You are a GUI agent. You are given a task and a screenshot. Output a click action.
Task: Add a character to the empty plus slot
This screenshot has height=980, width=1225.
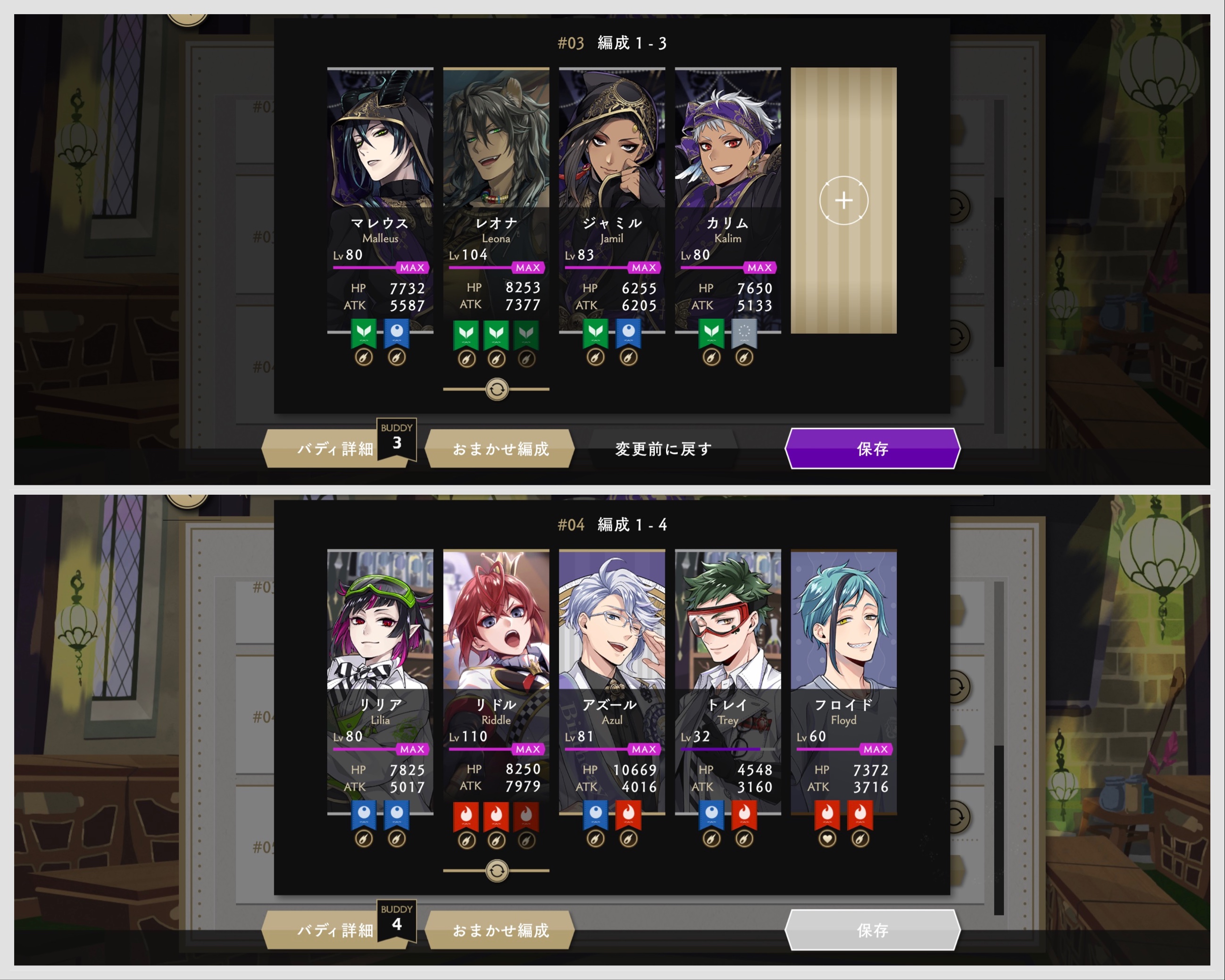click(x=843, y=200)
